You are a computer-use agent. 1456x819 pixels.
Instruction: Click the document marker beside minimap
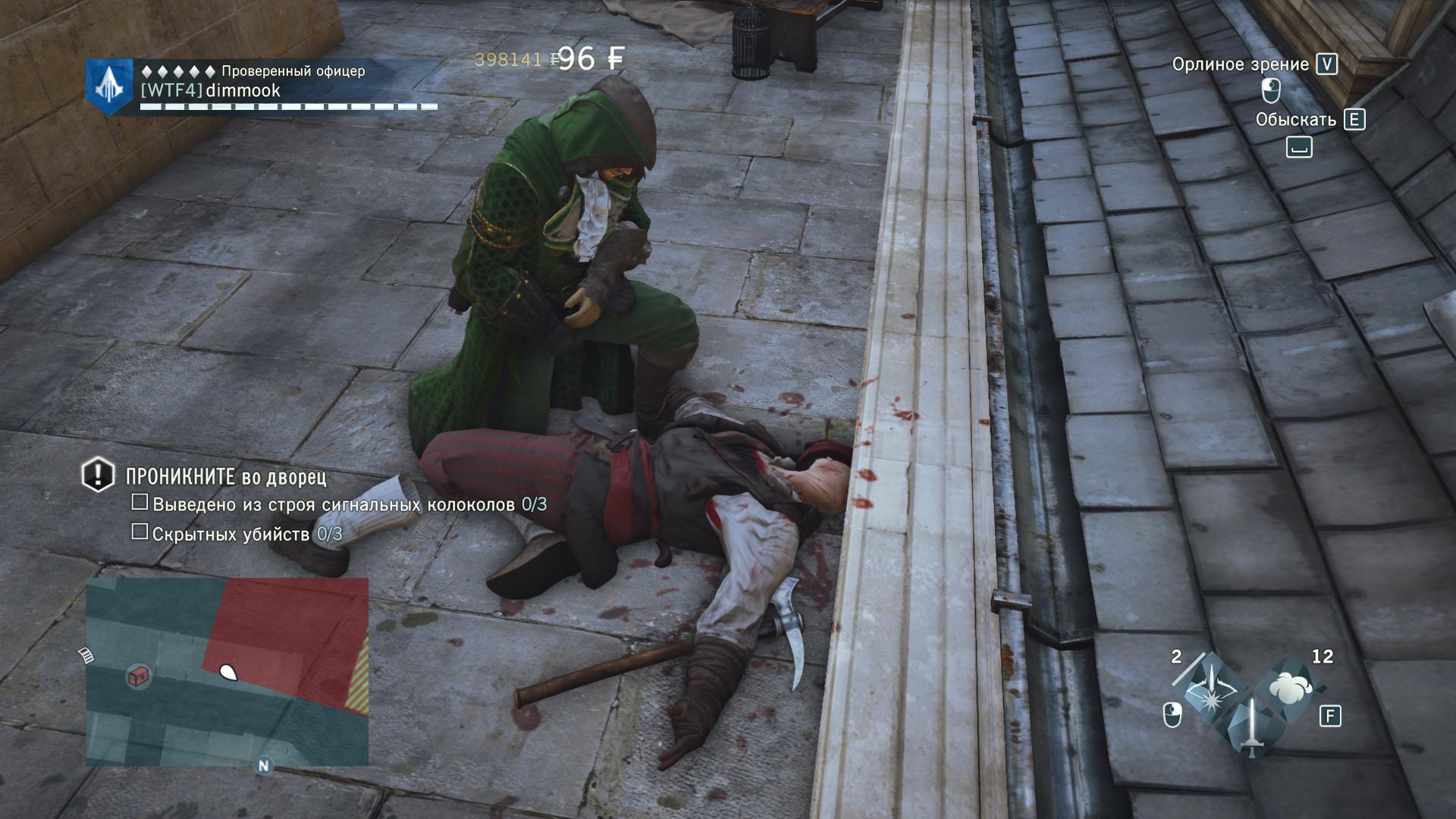(x=86, y=654)
